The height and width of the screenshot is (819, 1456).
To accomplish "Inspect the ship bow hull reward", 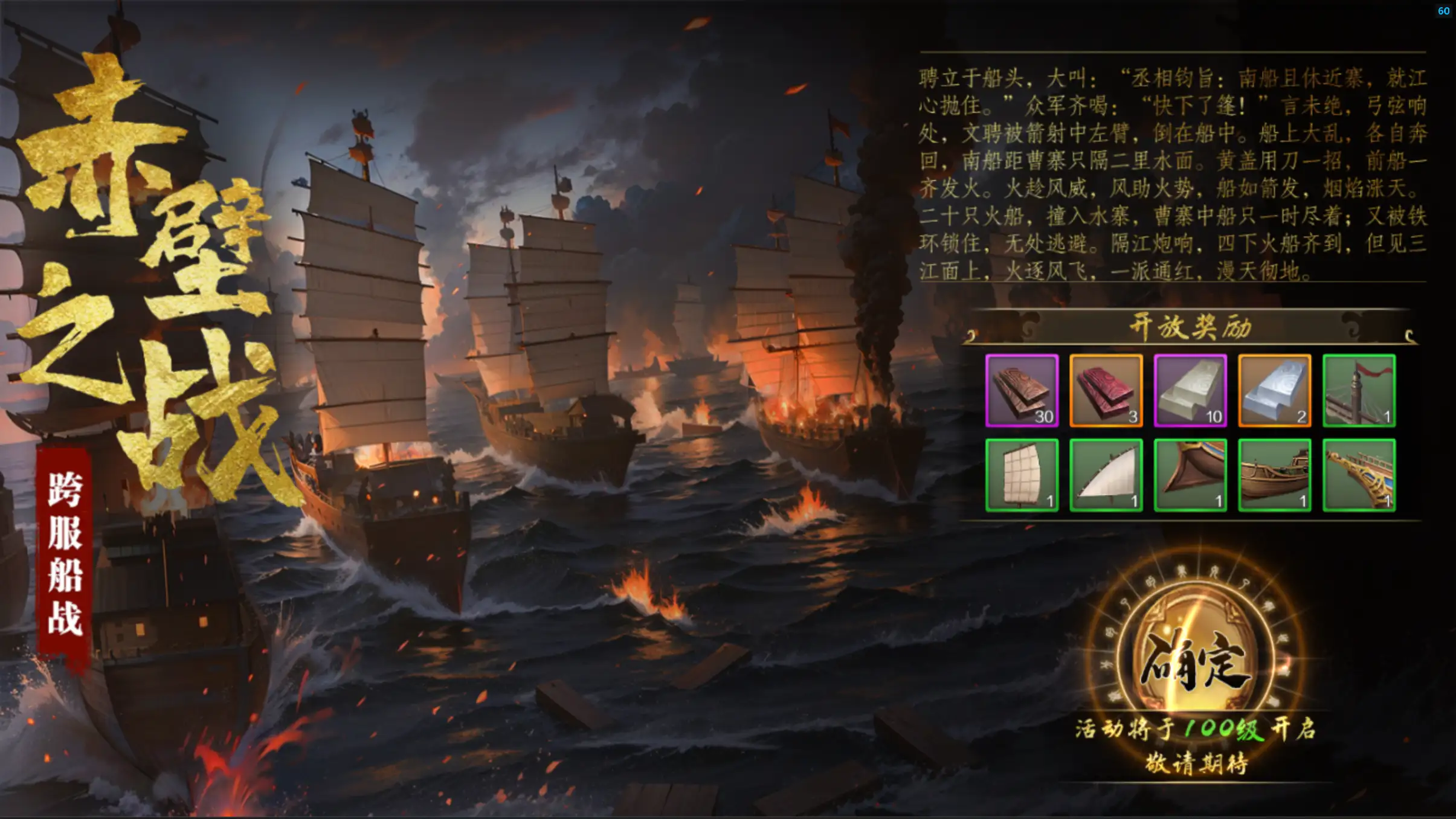I will click(x=1190, y=475).
